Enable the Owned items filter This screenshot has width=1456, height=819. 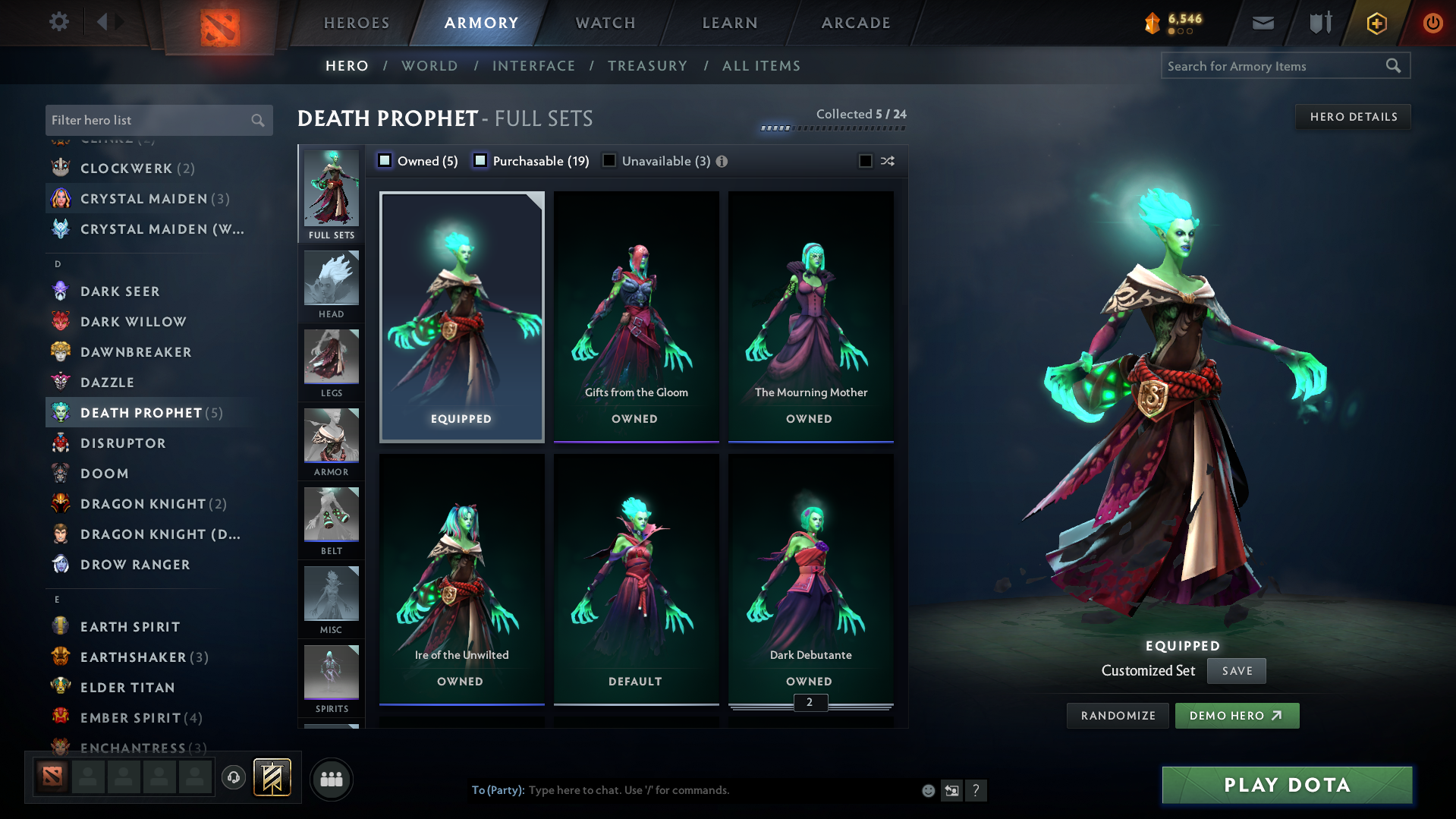(x=385, y=160)
